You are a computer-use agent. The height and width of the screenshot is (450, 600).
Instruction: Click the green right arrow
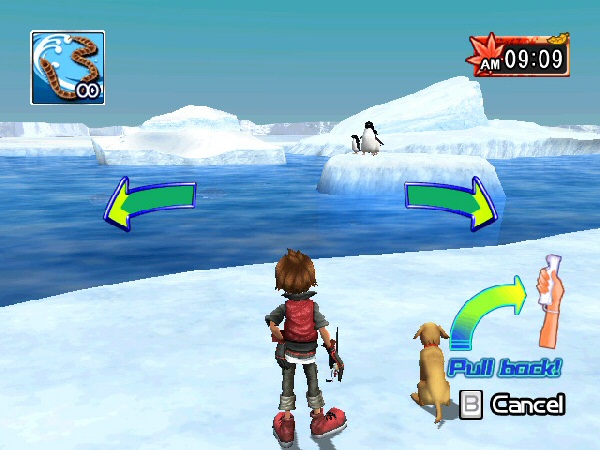[x=451, y=201]
